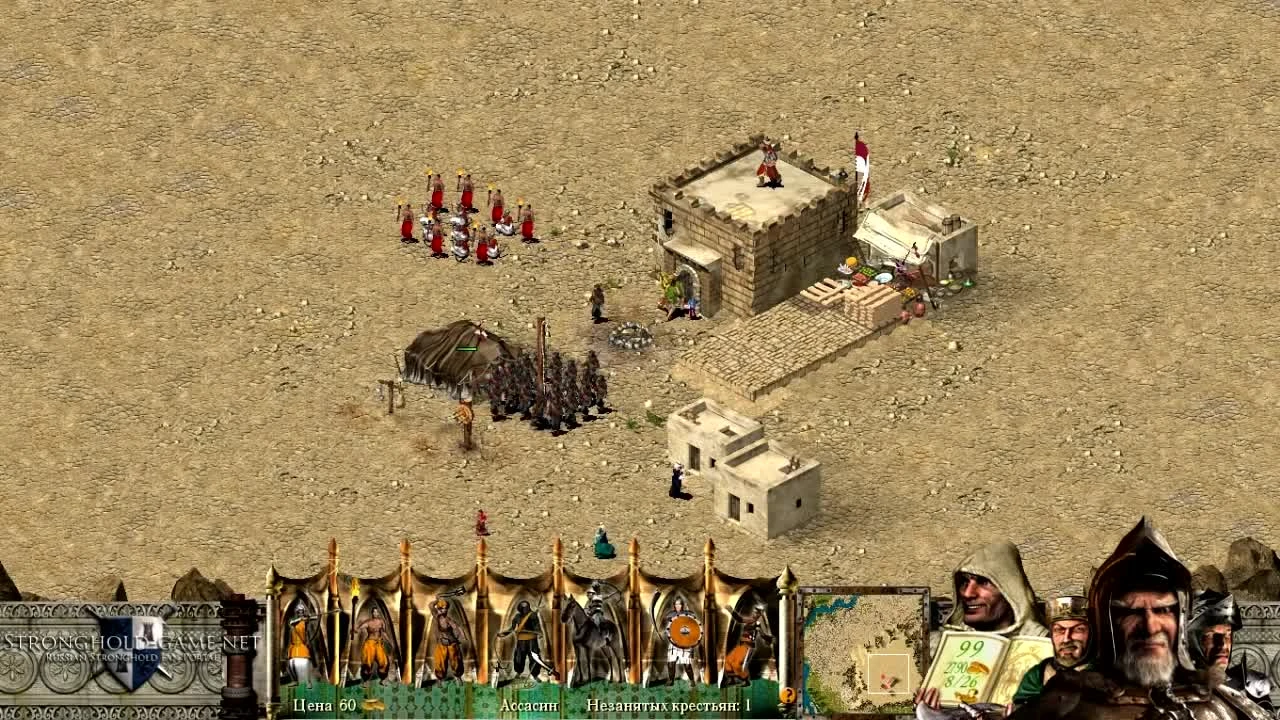
Task: Click the Ассасин unit name label
Action: point(530,704)
